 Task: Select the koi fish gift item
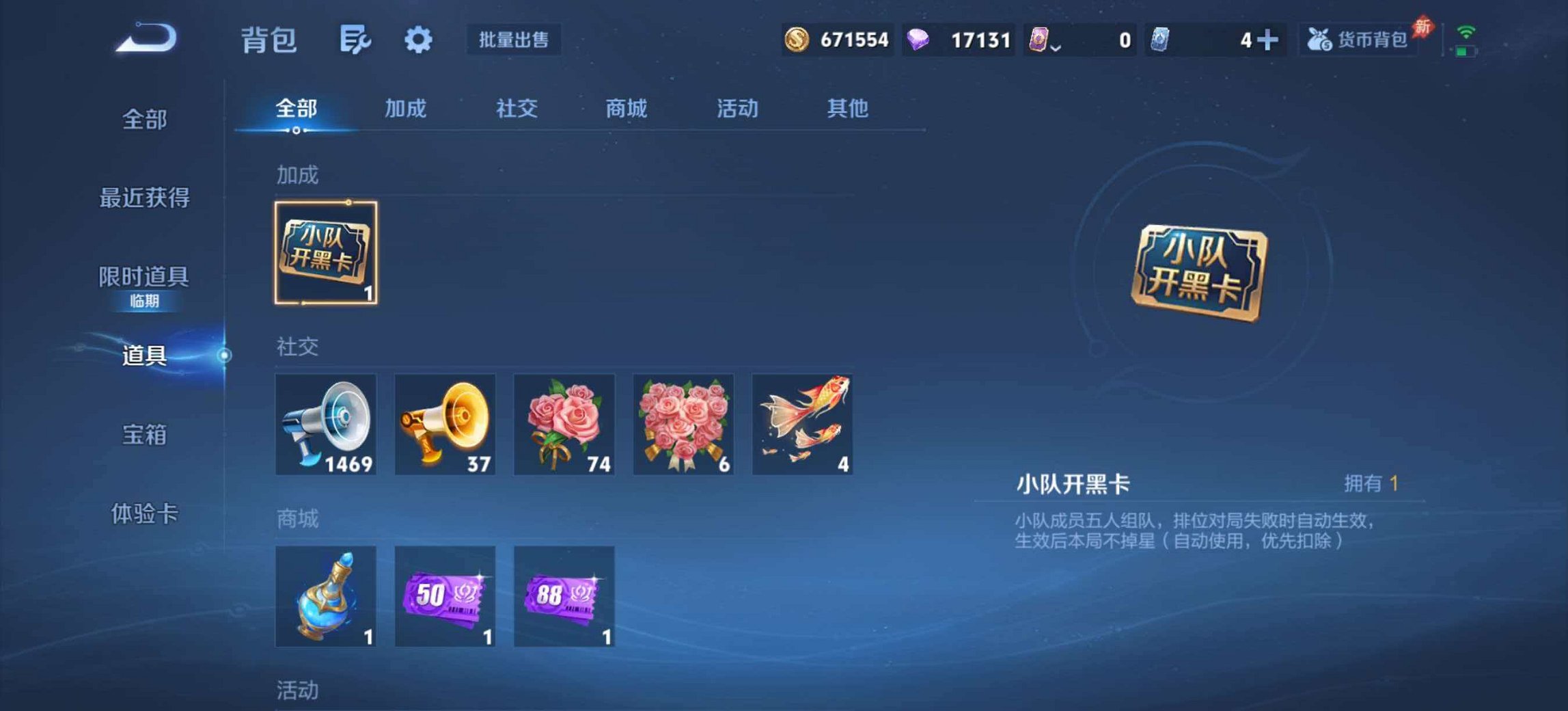coord(801,425)
